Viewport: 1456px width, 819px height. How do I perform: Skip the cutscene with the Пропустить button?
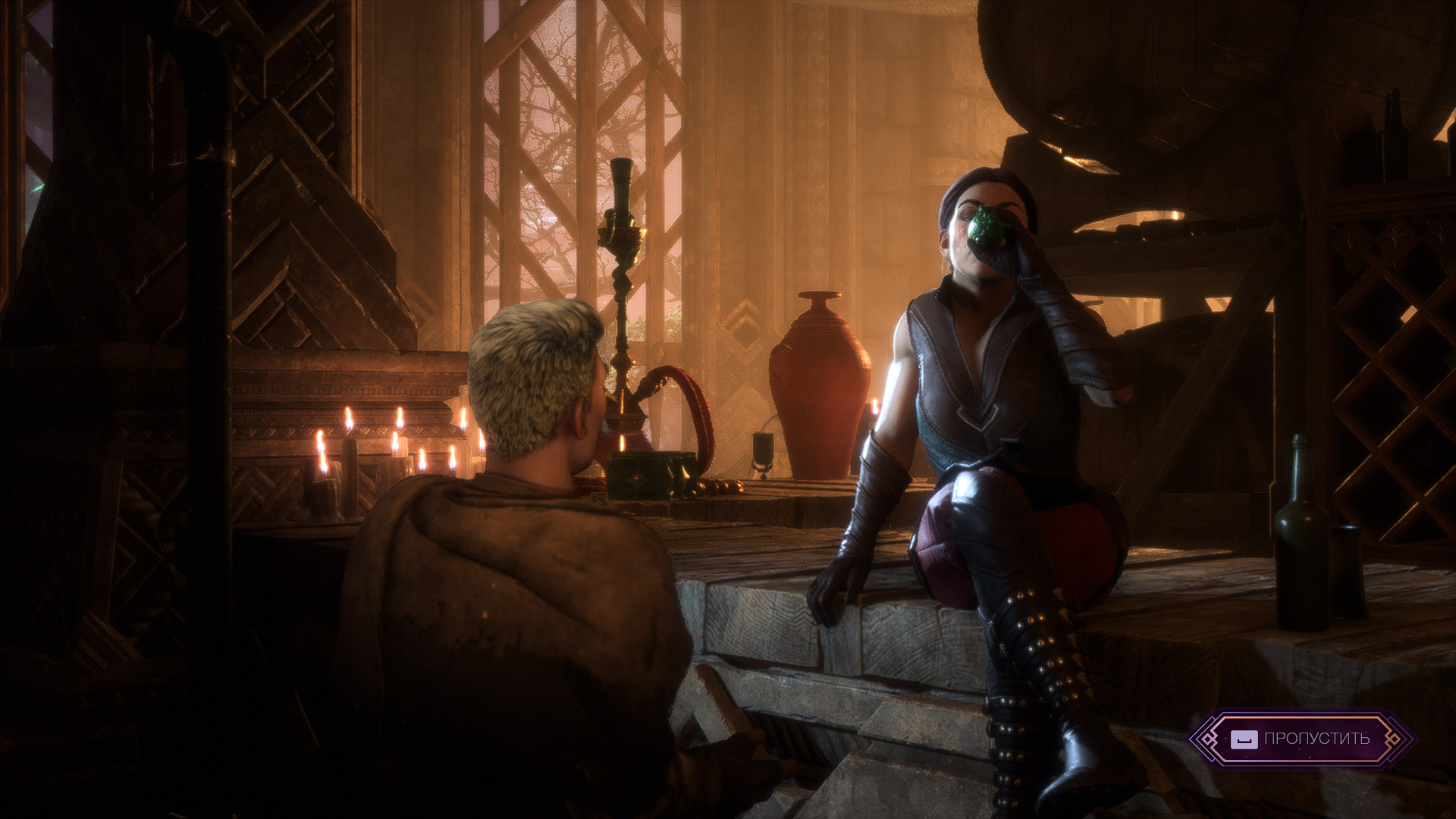click(x=1301, y=739)
